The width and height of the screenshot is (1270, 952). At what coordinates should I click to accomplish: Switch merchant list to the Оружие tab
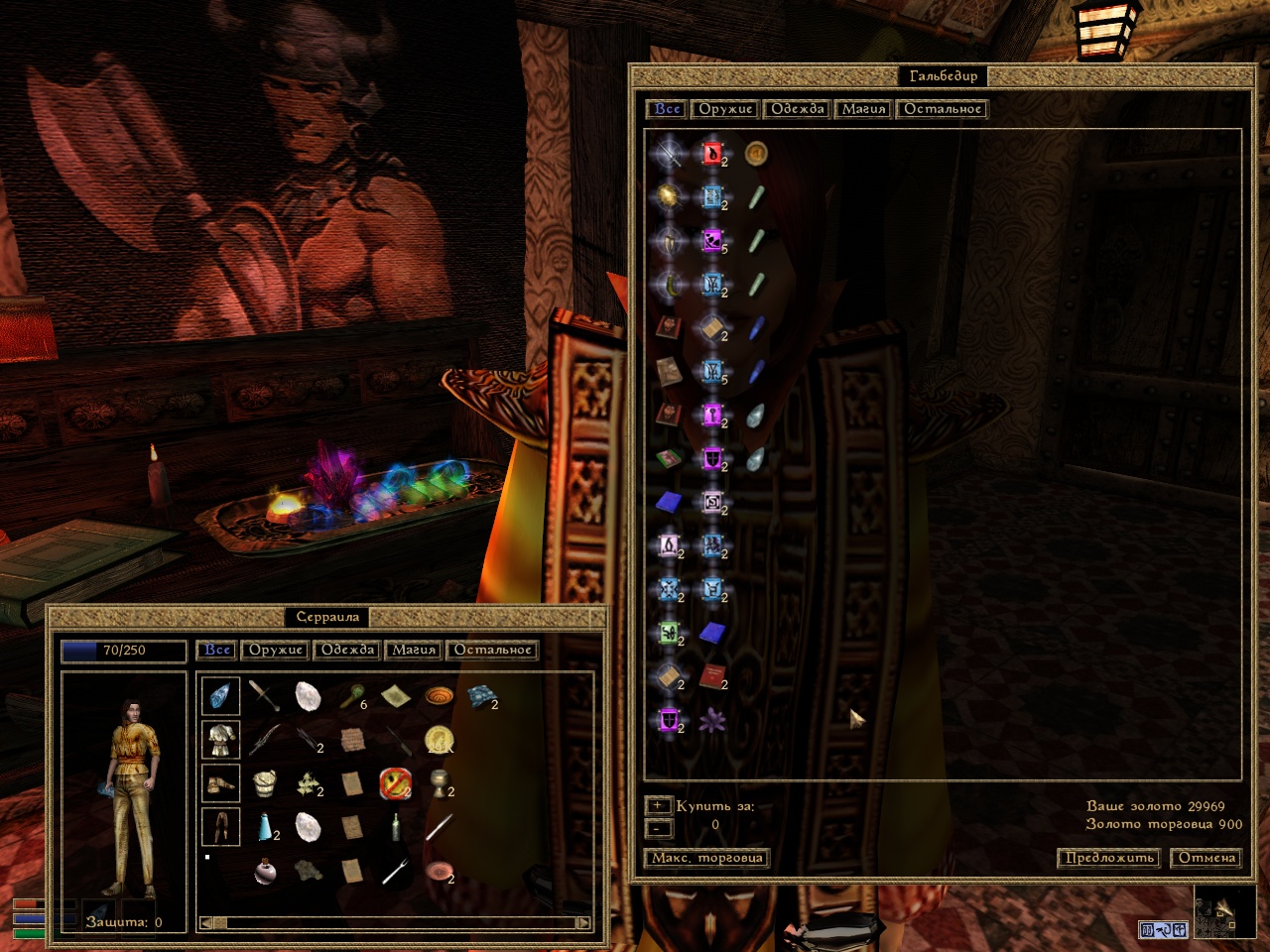coord(725,109)
